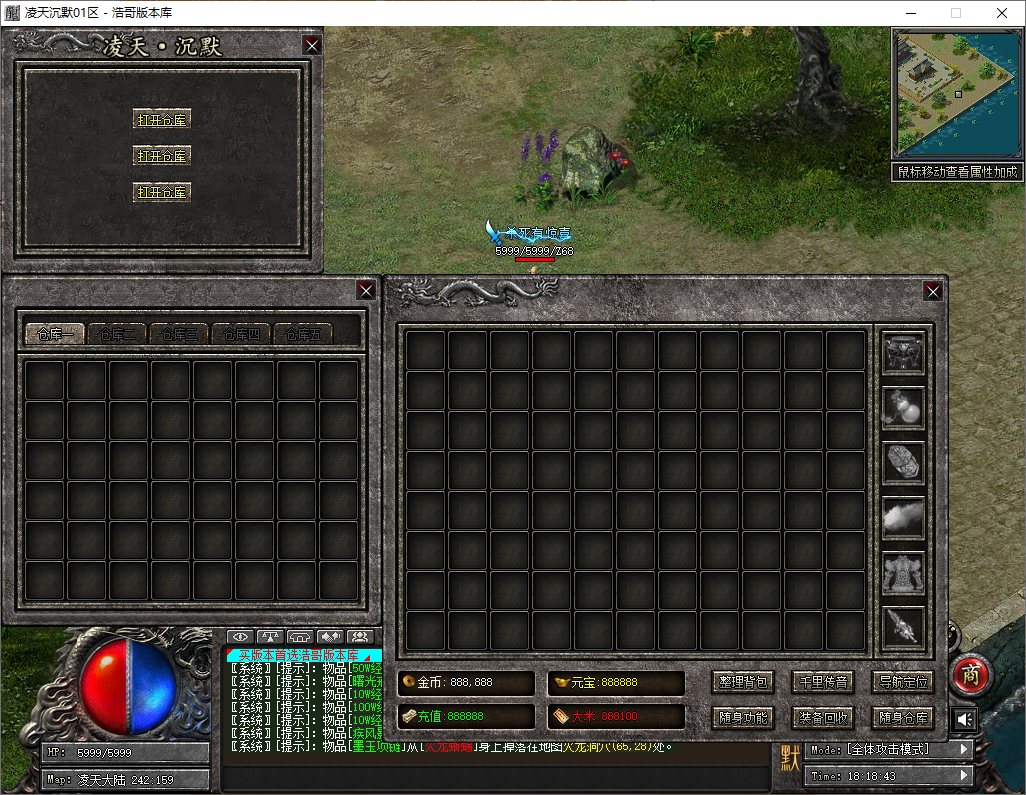Close the warehouse storage panel
Viewport: 1026px width, 795px height.
(x=367, y=290)
